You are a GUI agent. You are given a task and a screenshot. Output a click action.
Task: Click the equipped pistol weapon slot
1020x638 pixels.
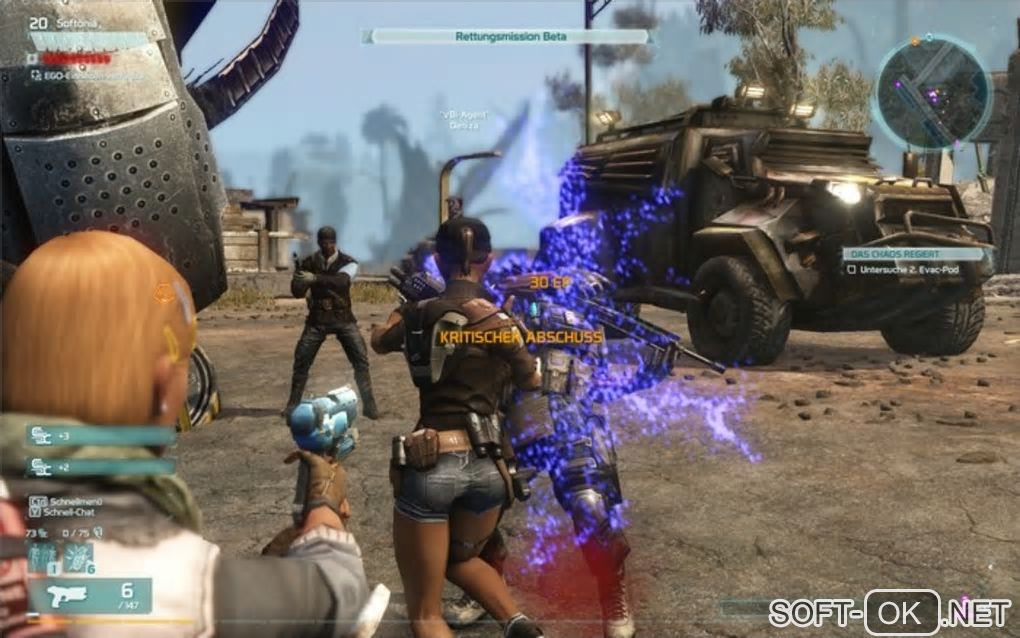(90, 595)
